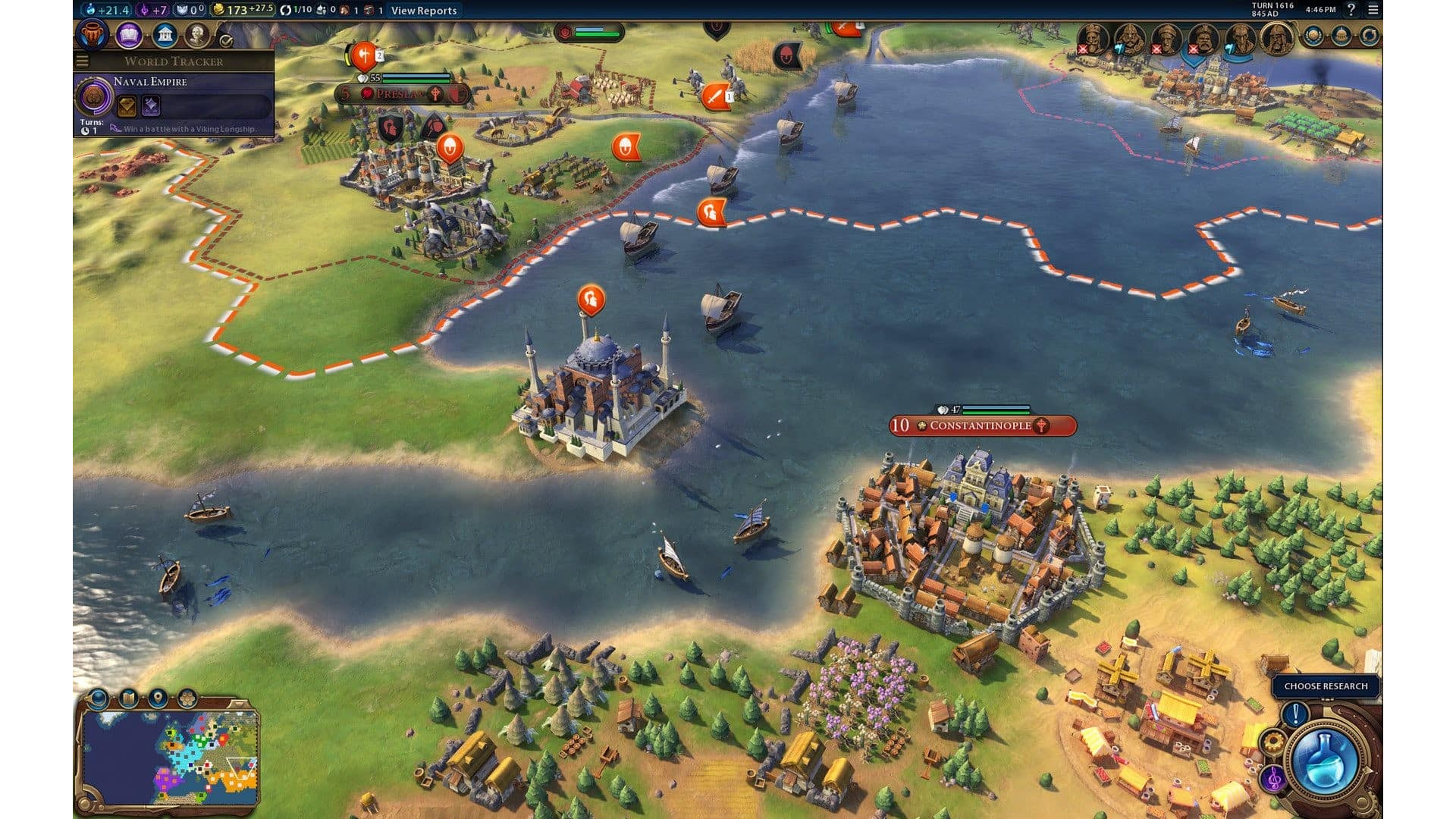Click the gold gear production icon
Screen dimensions: 1456x819
click(1273, 742)
